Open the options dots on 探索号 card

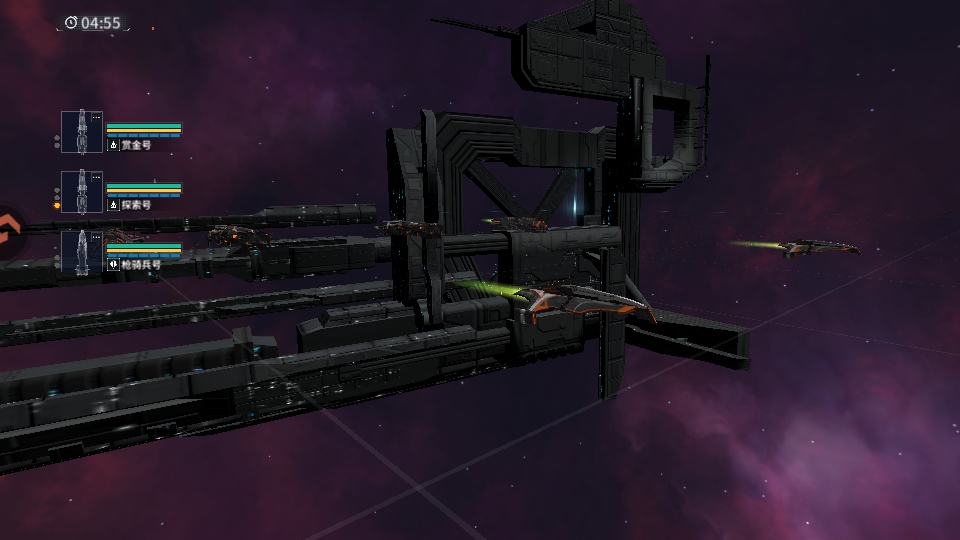click(x=96, y=177)
